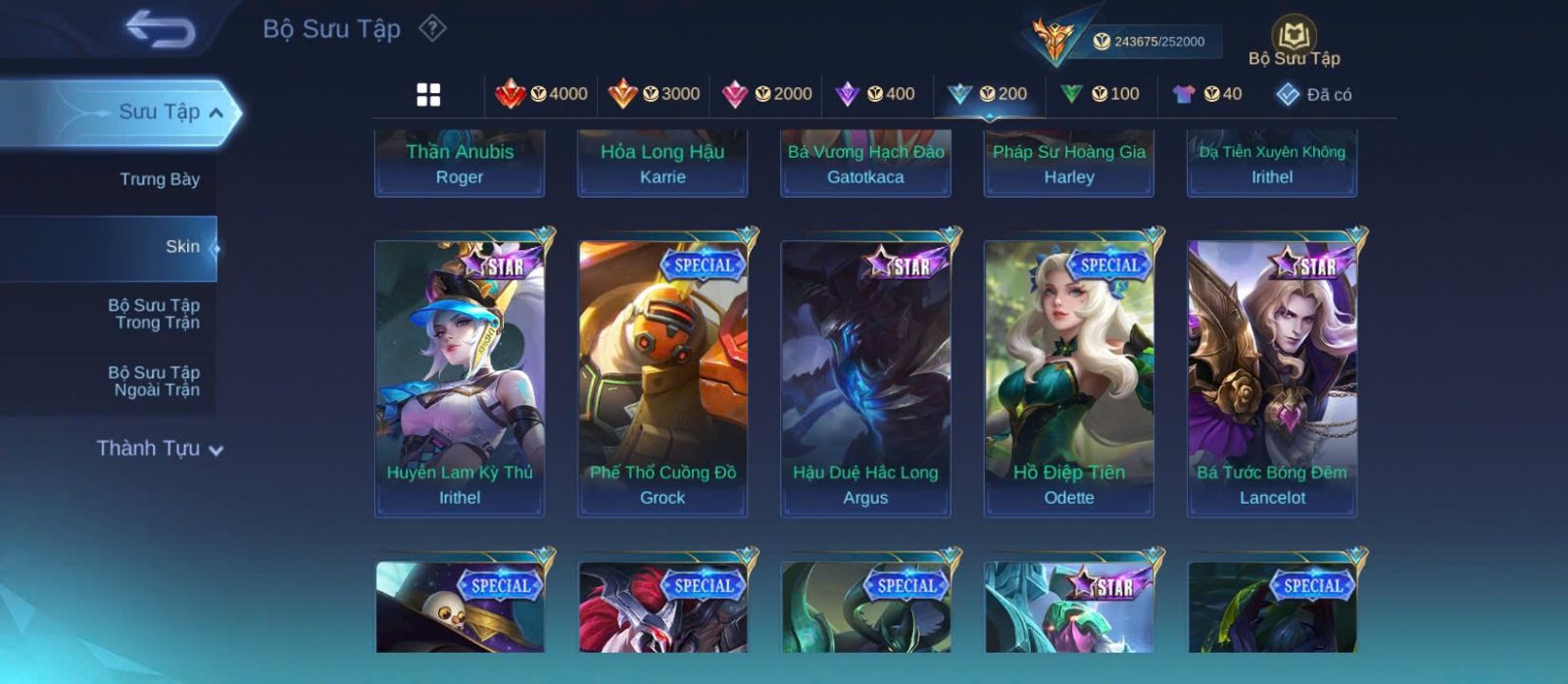Select Irithel's Huyền Lam Kỳ Thủ skin card
The image size is (1568, 684).
pyautogui.click(x=460, y=377)
